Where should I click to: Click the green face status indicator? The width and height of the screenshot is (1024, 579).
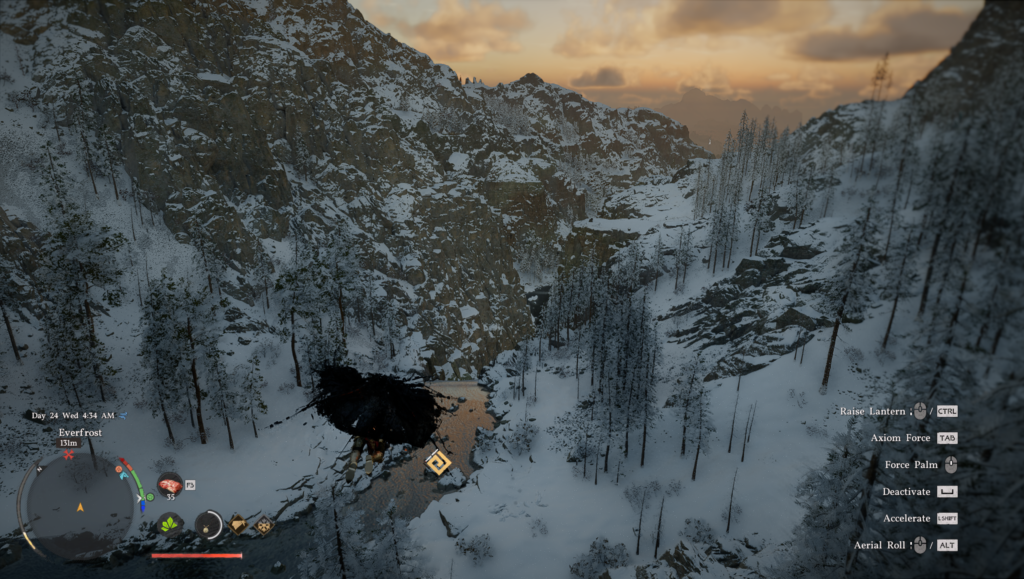point(150,497)
